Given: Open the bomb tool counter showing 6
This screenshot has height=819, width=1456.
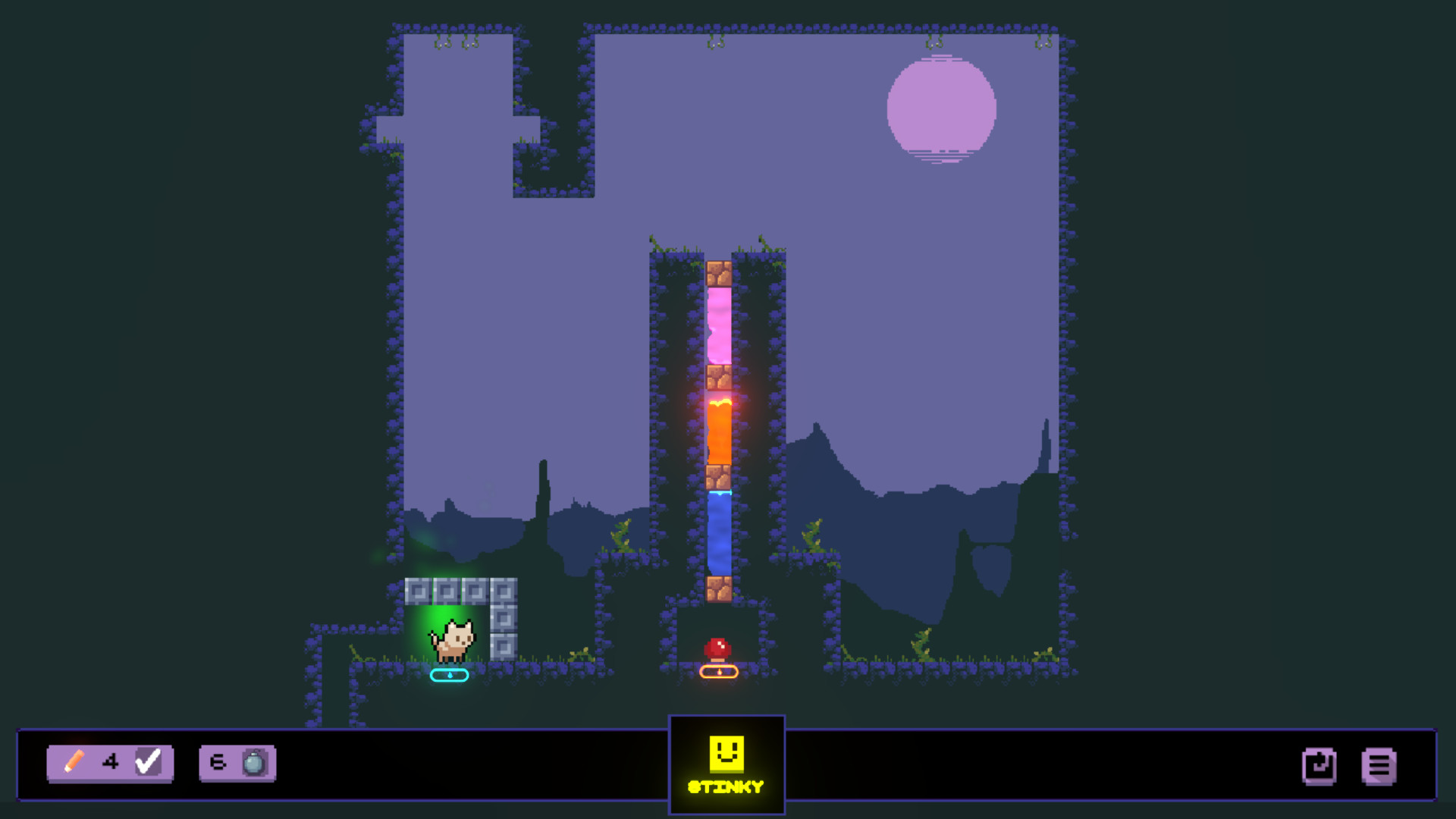Looking at the screenshot, I should (x=216, y=764).
